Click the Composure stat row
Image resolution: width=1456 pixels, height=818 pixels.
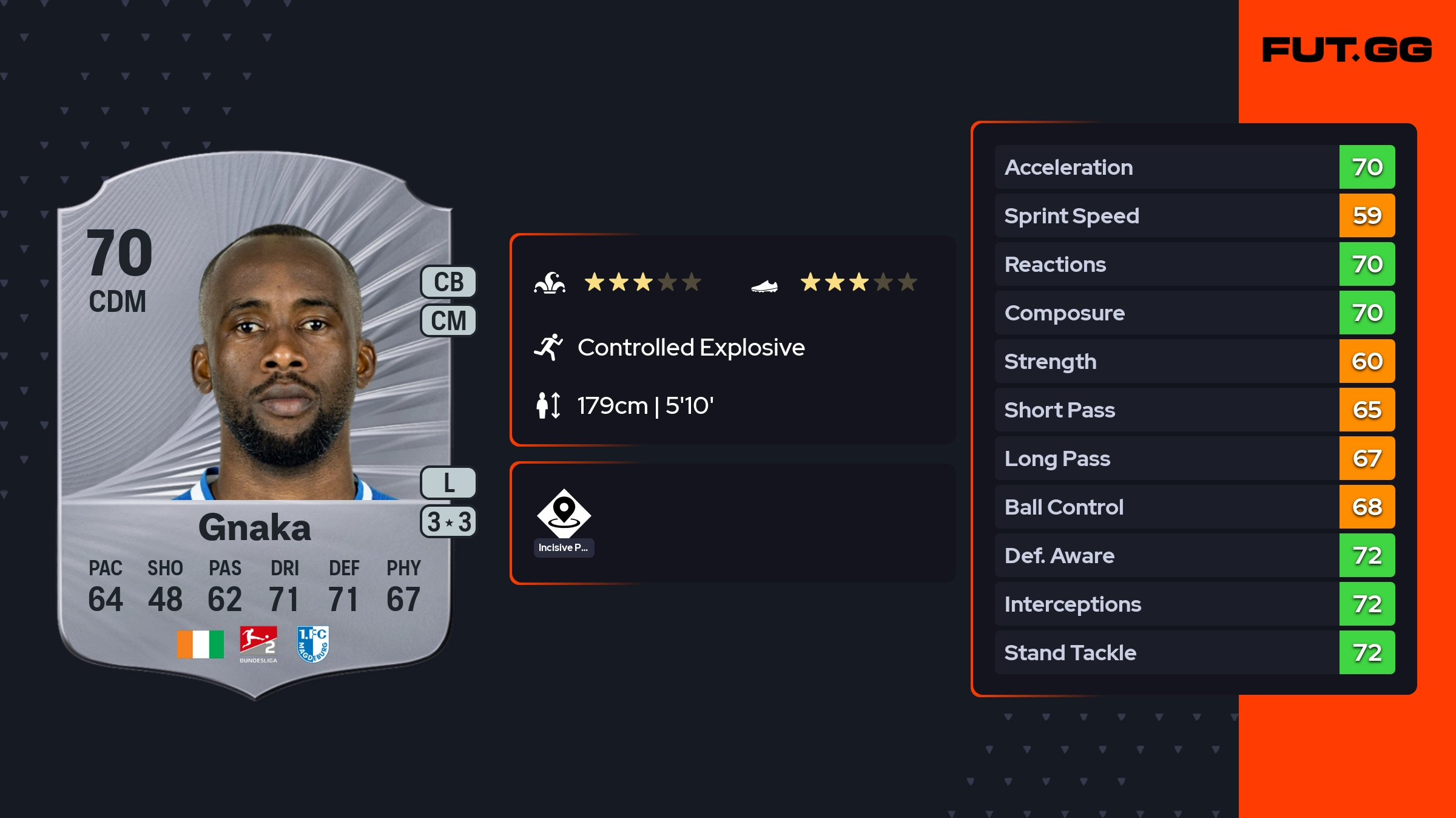click(x=1194, y=313)
